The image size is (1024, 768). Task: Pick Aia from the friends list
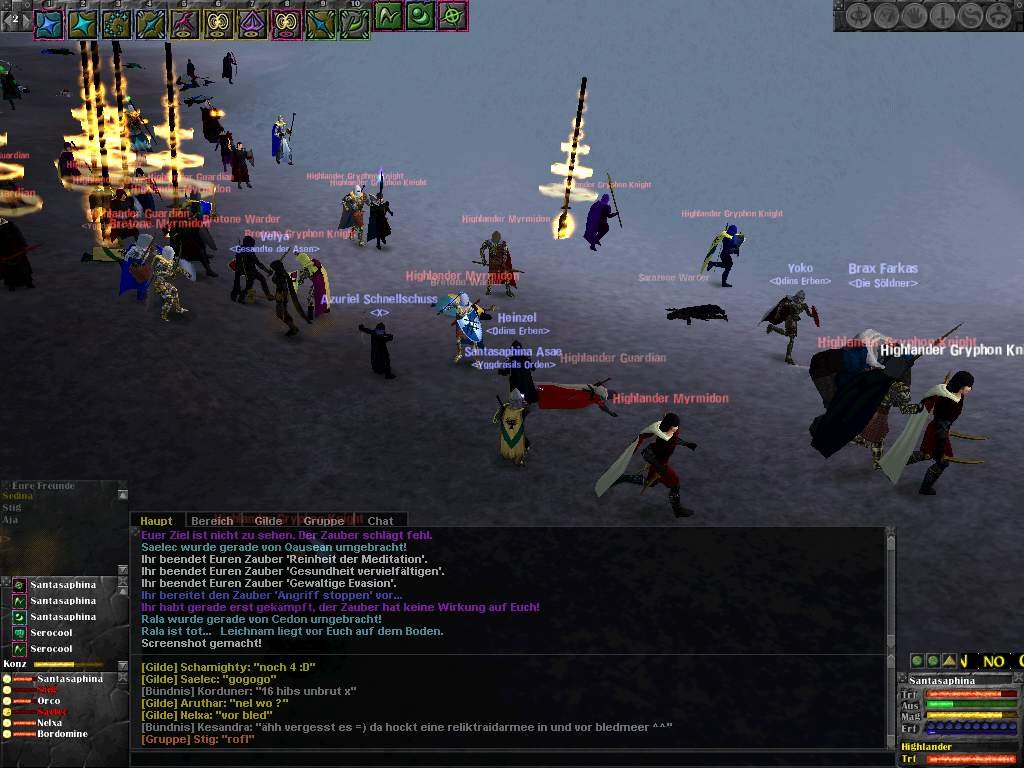[x=10, y=520]
